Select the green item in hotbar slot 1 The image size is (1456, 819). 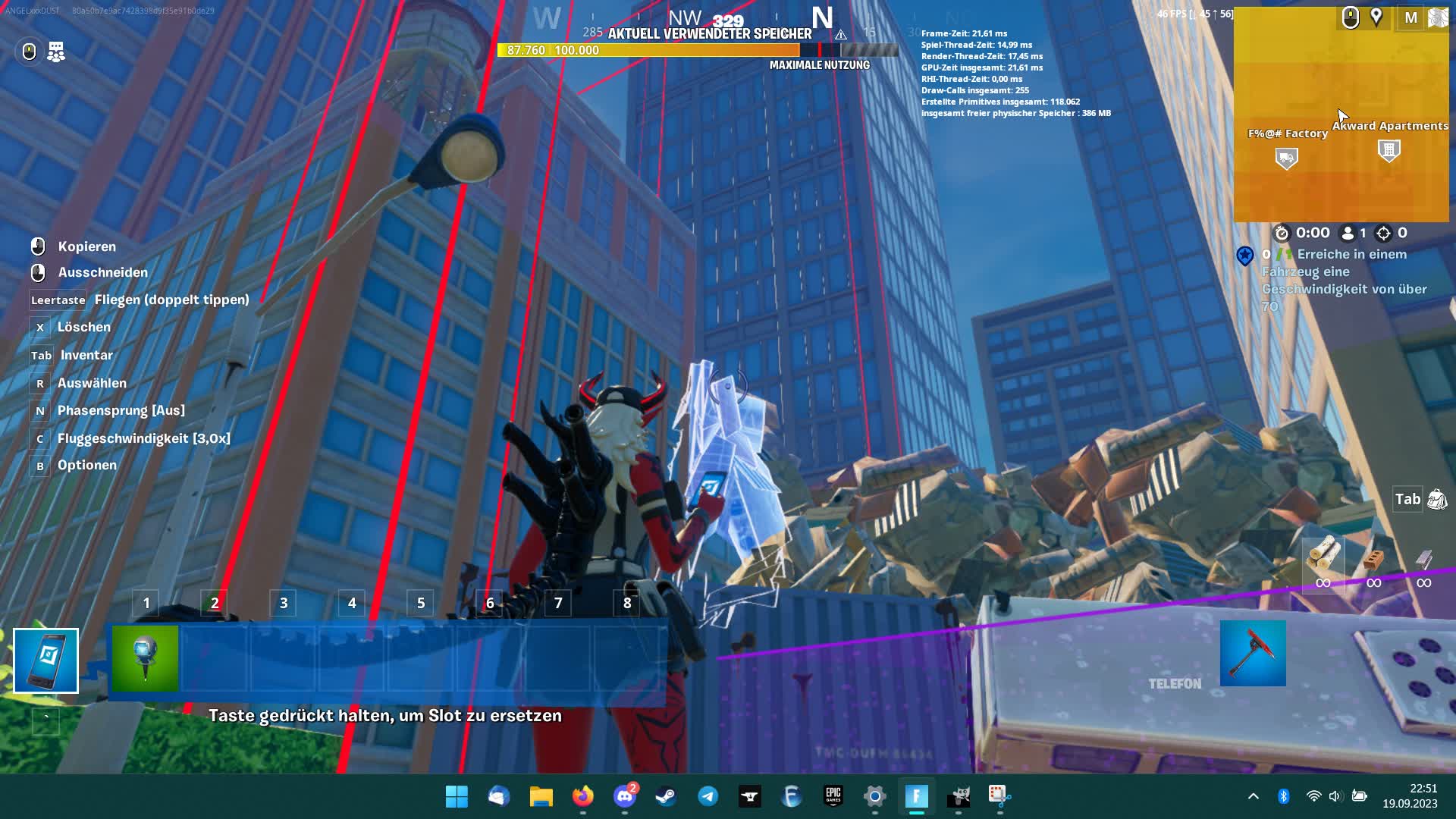point(145,658)
